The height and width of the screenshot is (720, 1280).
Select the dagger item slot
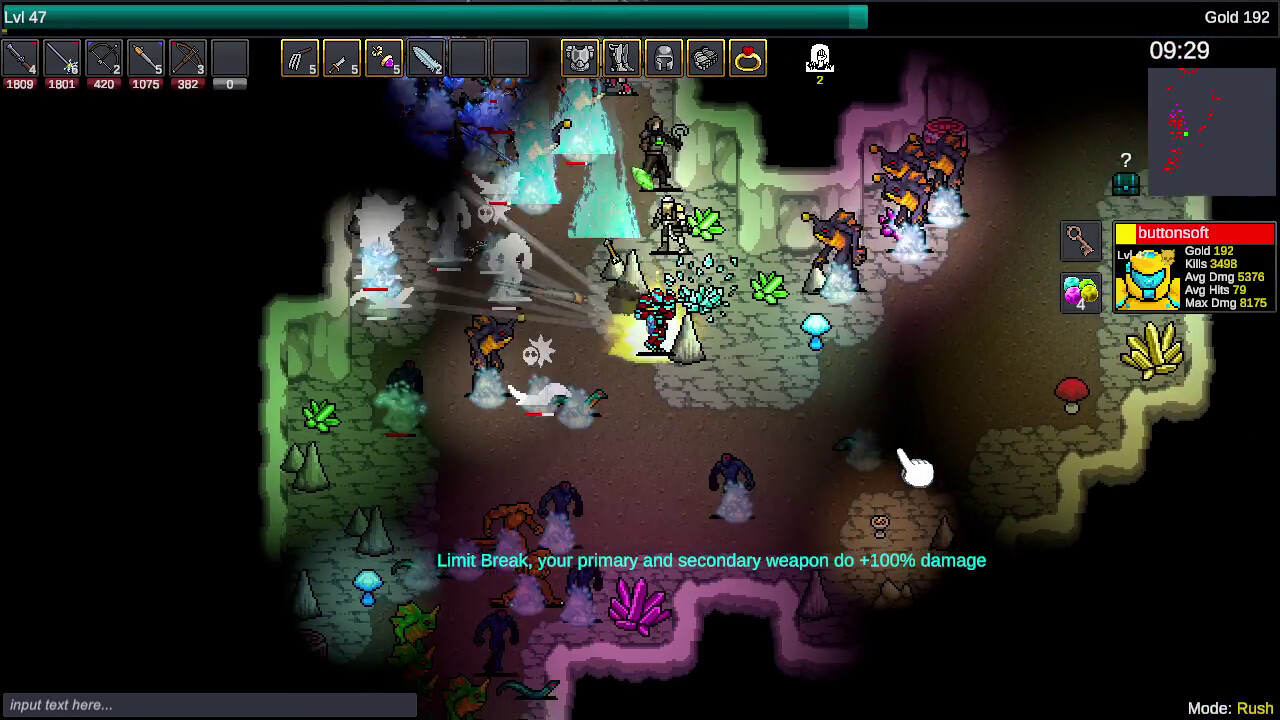pos(342,59)
